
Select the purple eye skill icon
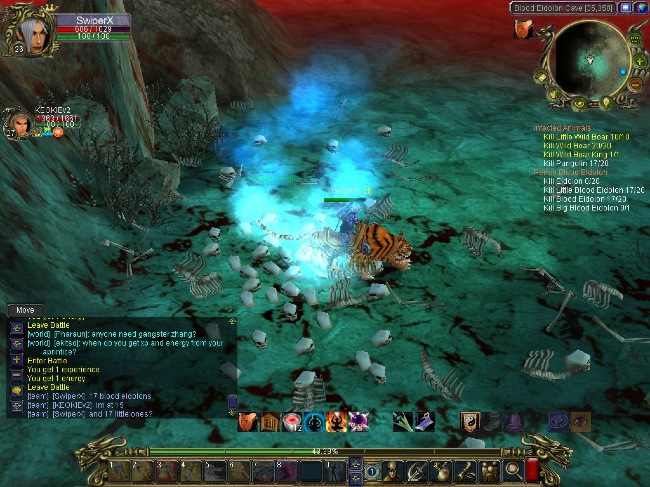[580, 422]
